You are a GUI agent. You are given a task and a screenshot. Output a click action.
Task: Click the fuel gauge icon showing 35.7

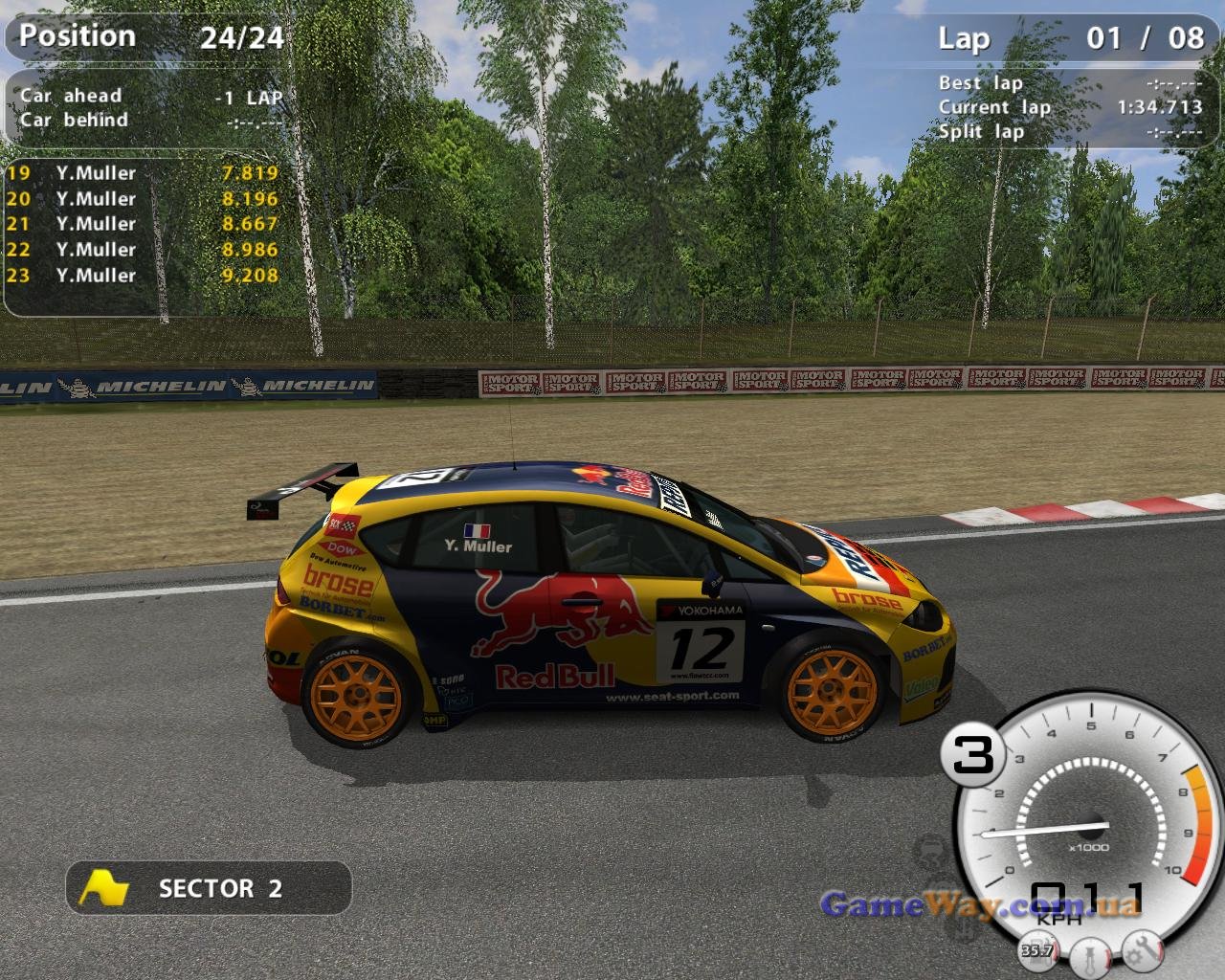pos(1037,950)
